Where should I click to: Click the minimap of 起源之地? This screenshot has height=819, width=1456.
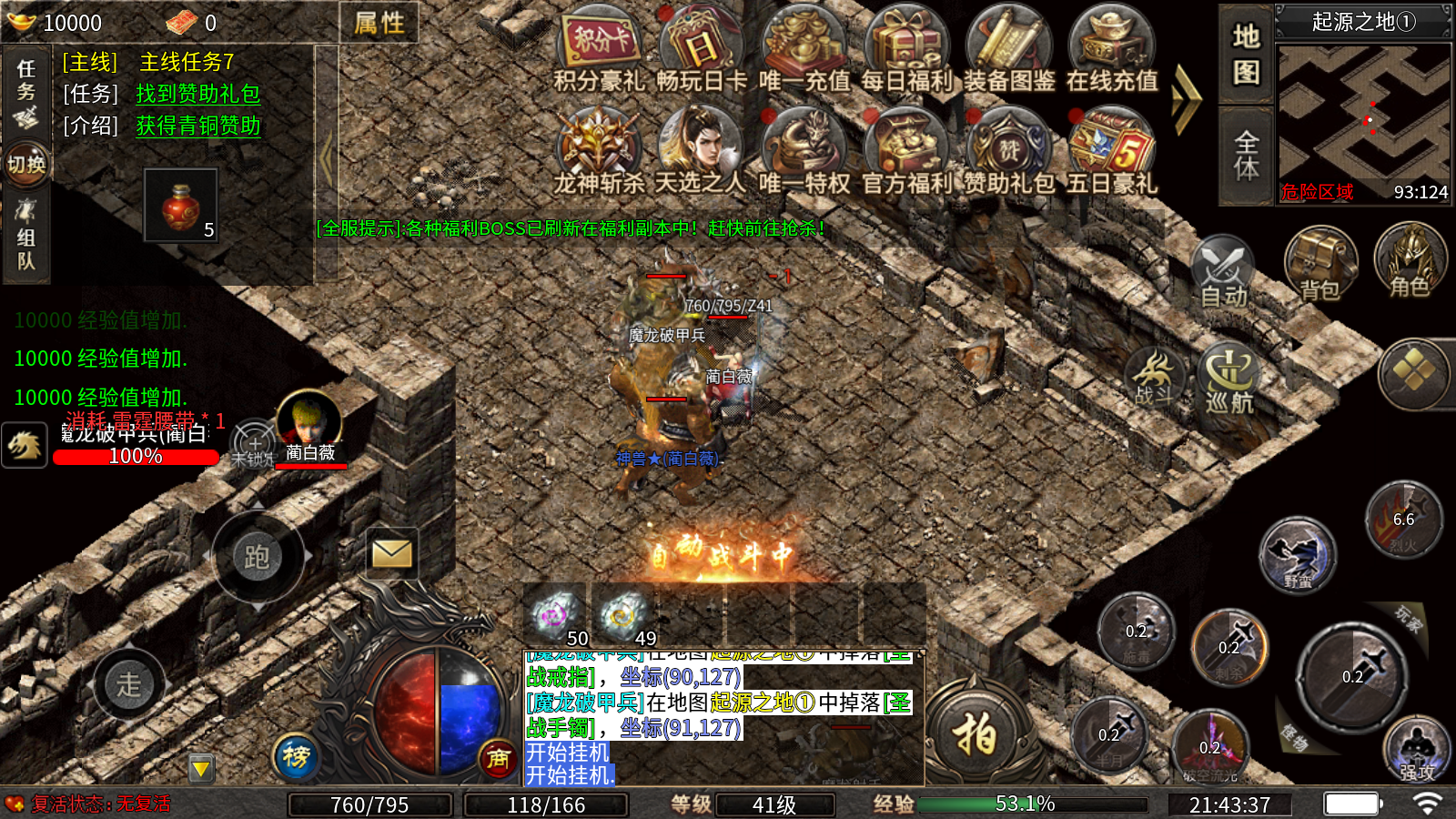(1363, 114)
